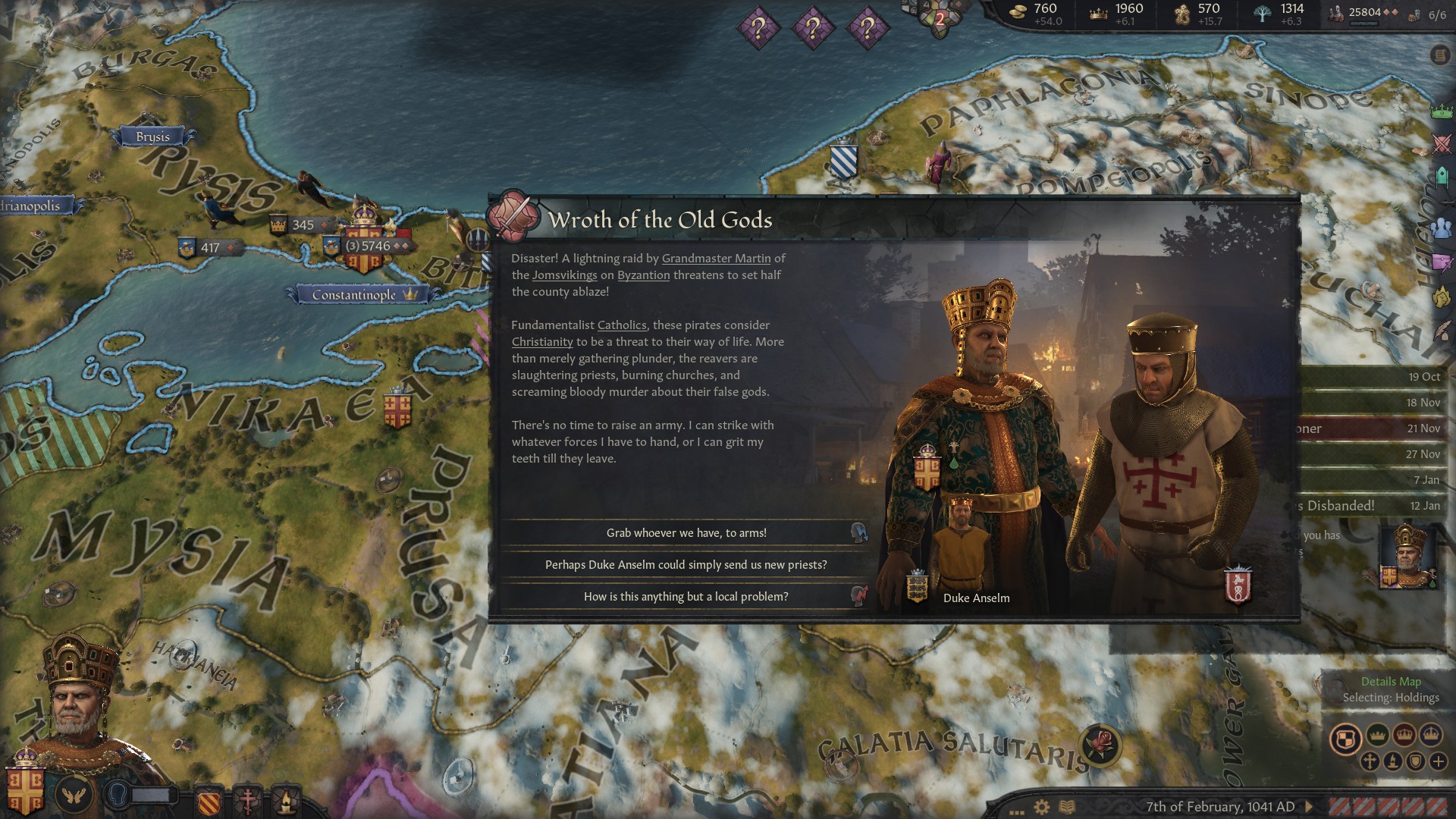Switch to the realms shield map mode
The width and height of the screenshot is (1456, 819).
(1345, 739)
